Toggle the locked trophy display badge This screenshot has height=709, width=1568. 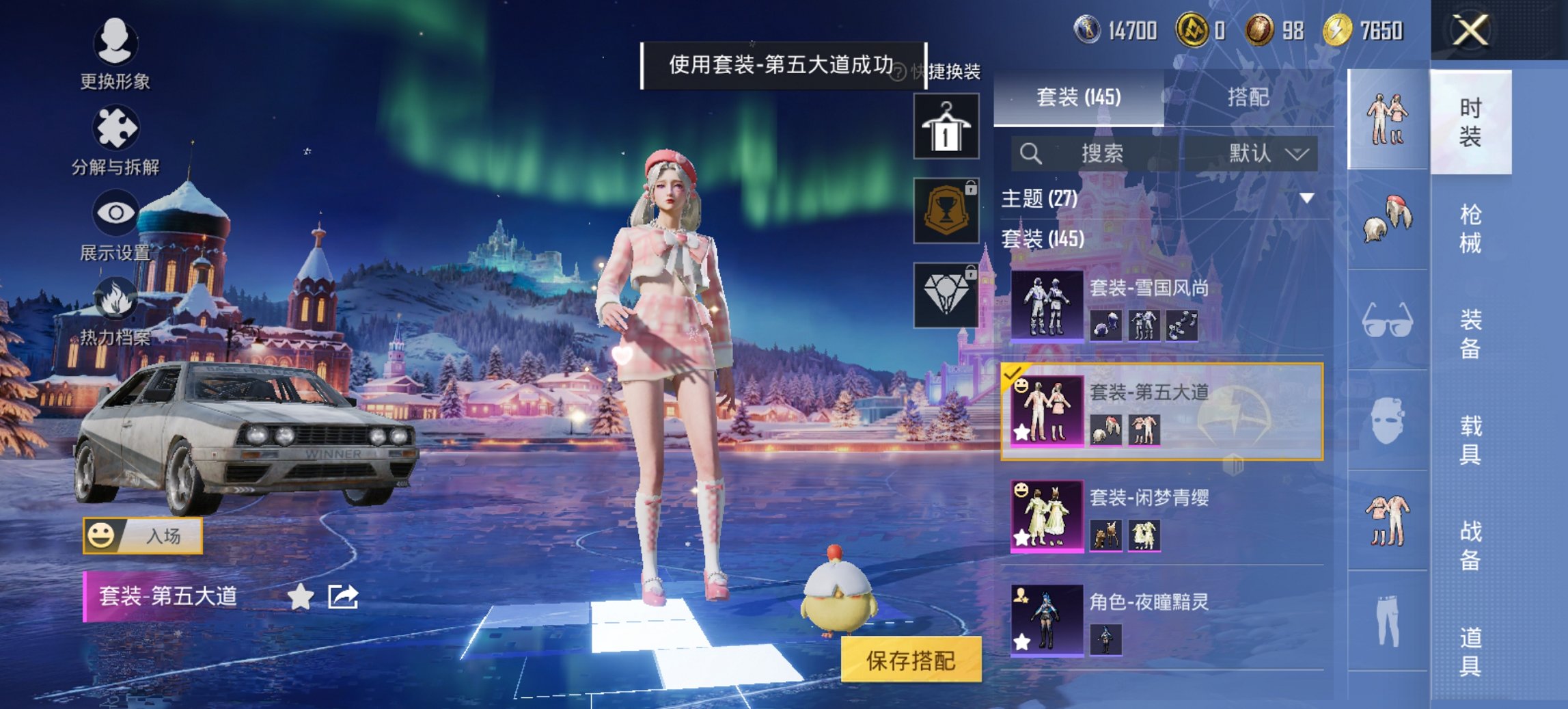946,209
